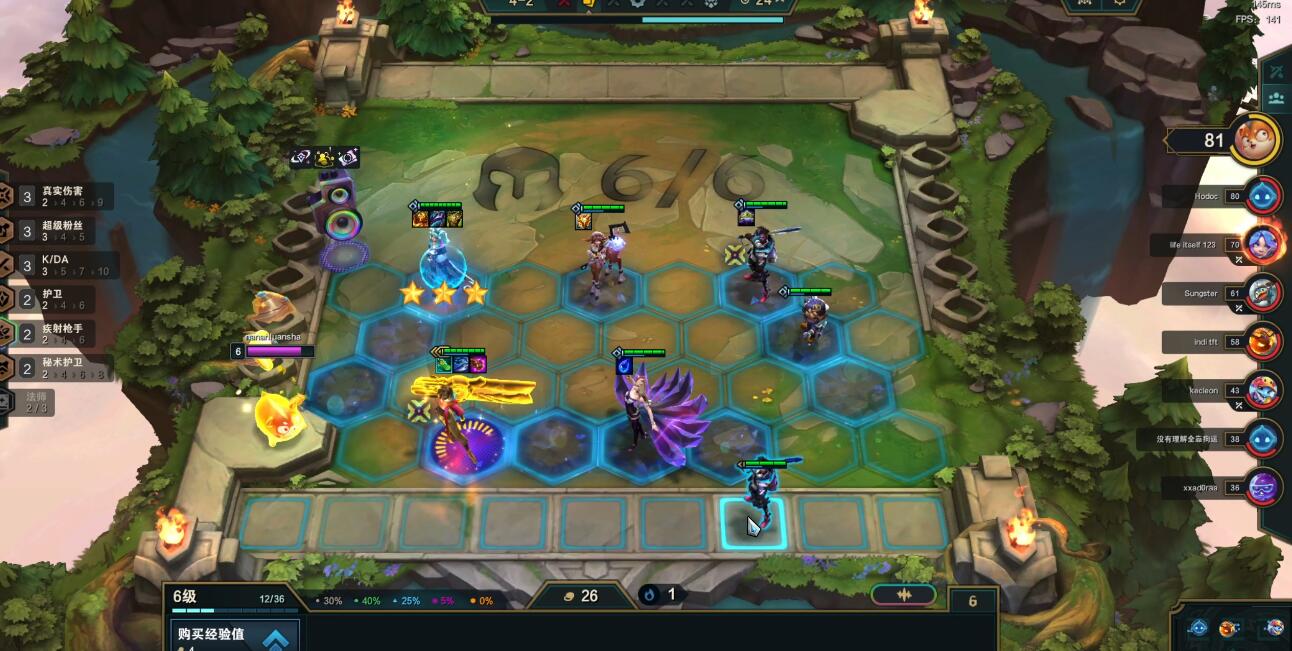Open the K/DA trait entry
The width and height of the screenshot is (1292, 651).
click(62, 265)
